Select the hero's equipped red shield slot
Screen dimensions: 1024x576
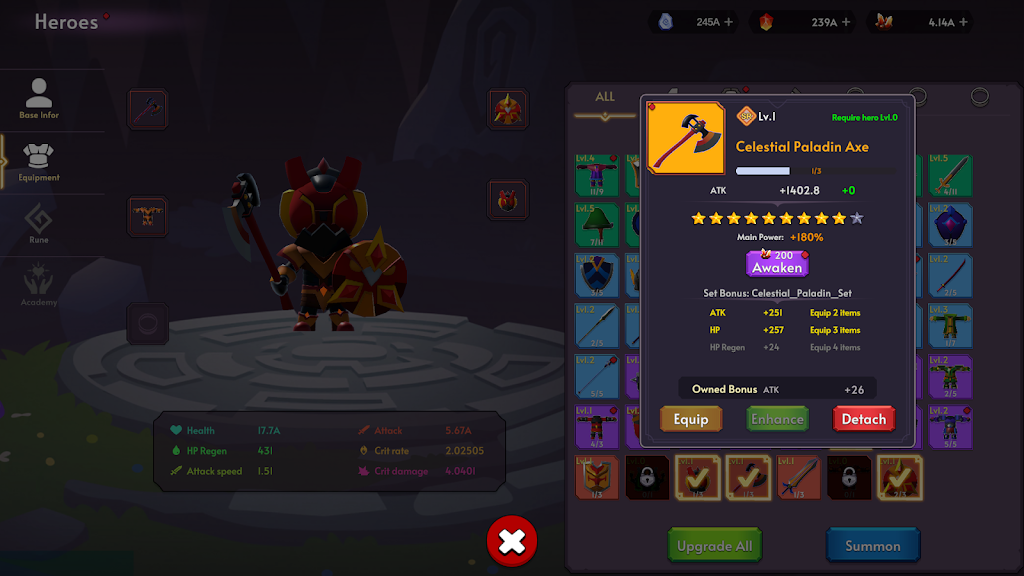click(508, 200)
